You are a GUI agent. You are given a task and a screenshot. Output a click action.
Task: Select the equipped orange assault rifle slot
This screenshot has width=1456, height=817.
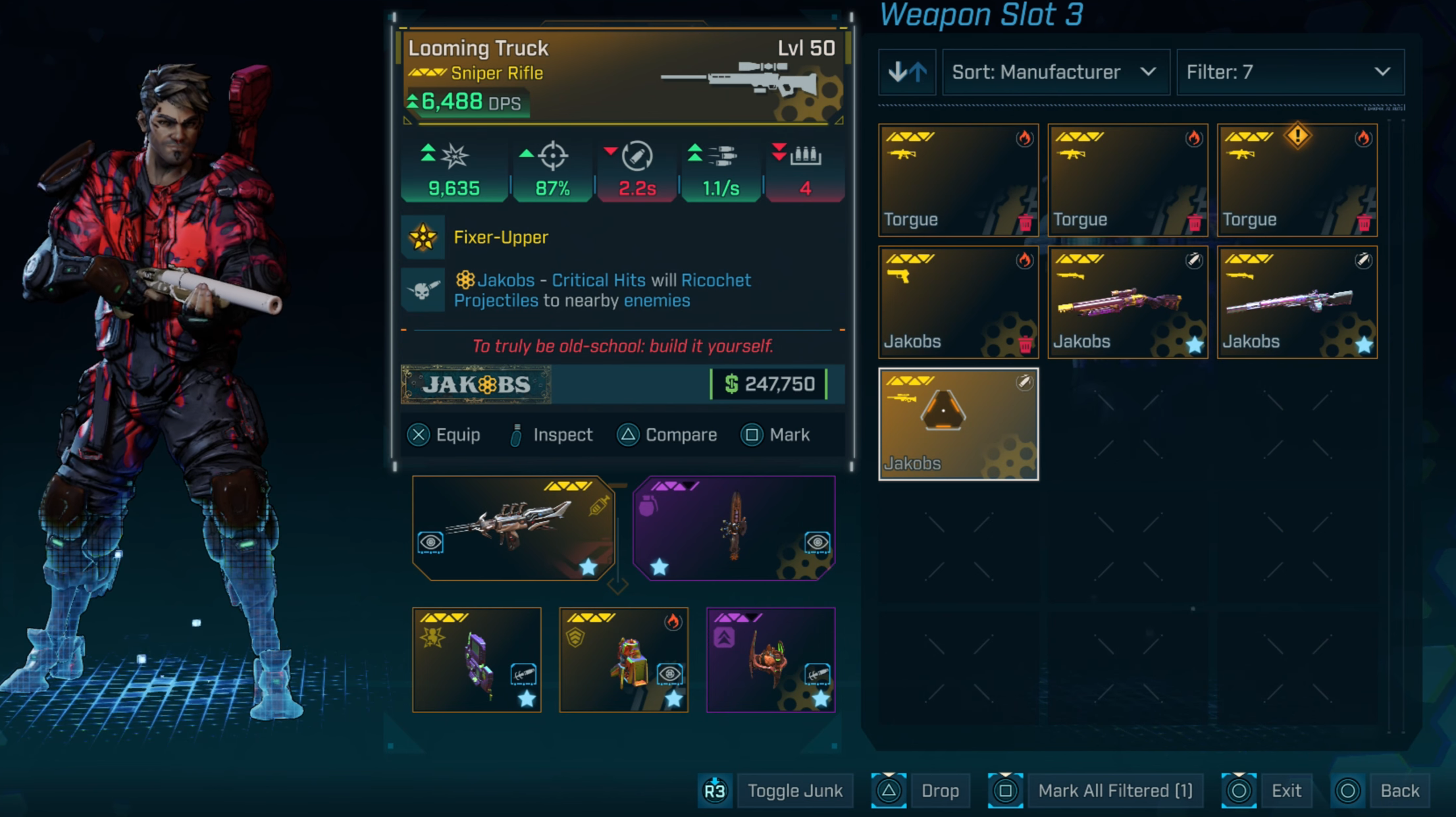click(513, 528)
